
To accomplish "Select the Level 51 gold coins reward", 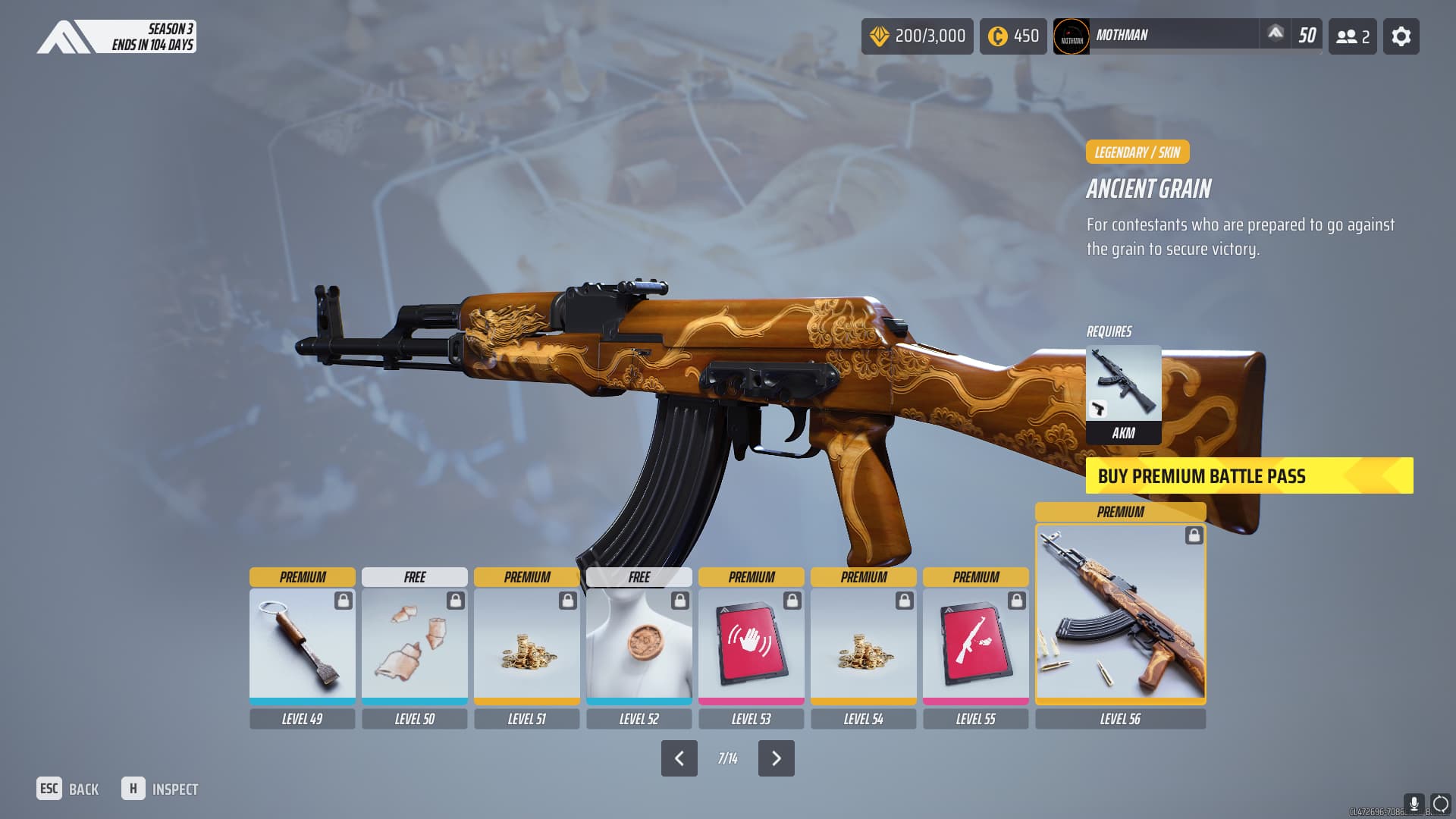I will coord(526,645).
